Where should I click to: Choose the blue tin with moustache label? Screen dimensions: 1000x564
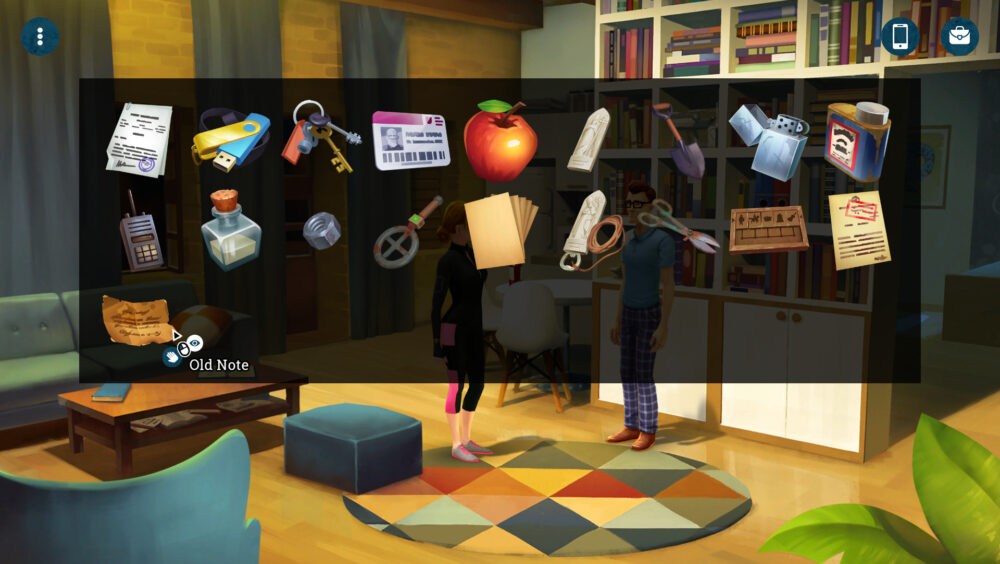tap(857, 141)
